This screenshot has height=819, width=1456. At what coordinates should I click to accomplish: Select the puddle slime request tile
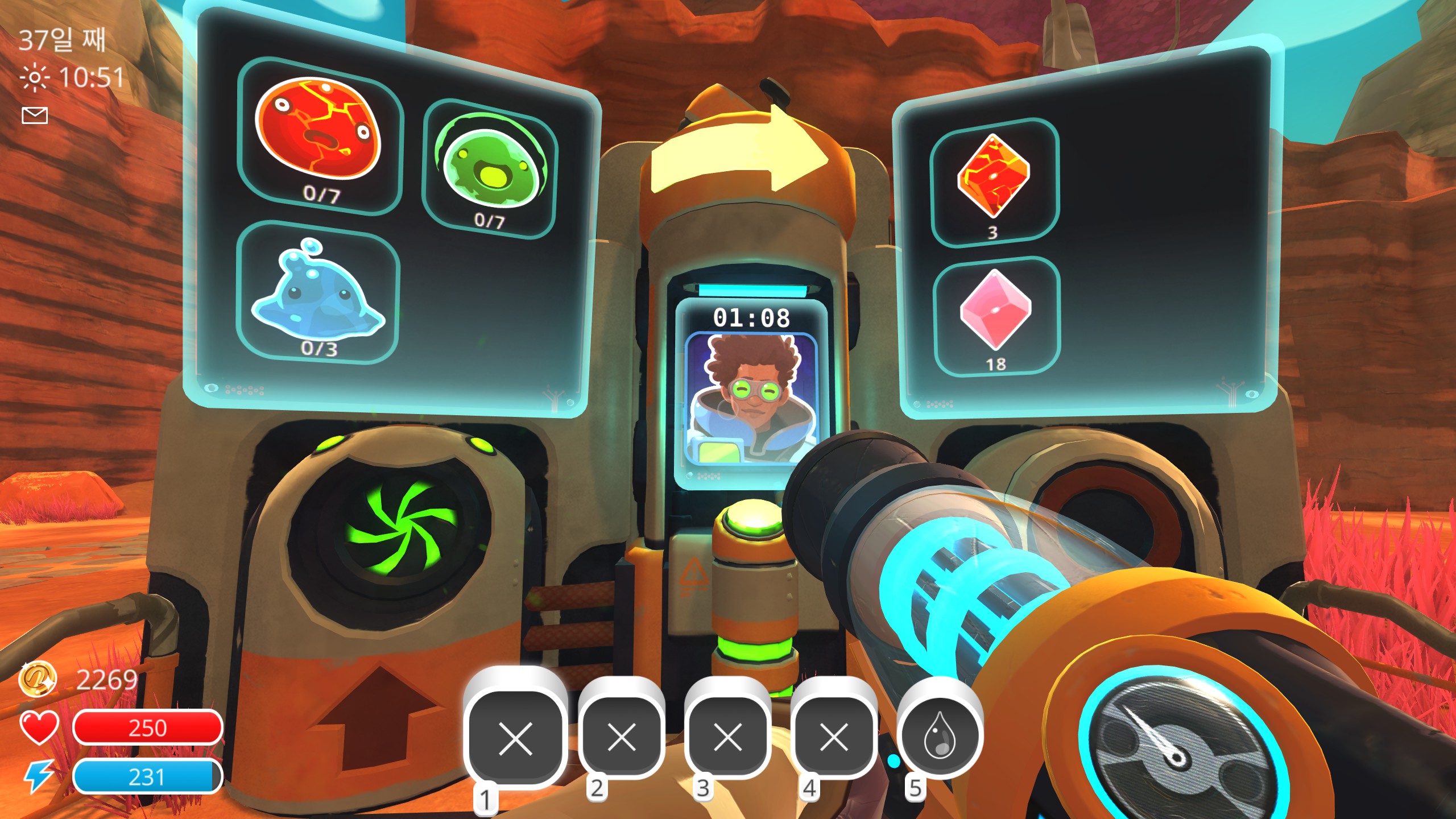coord(318,293)
